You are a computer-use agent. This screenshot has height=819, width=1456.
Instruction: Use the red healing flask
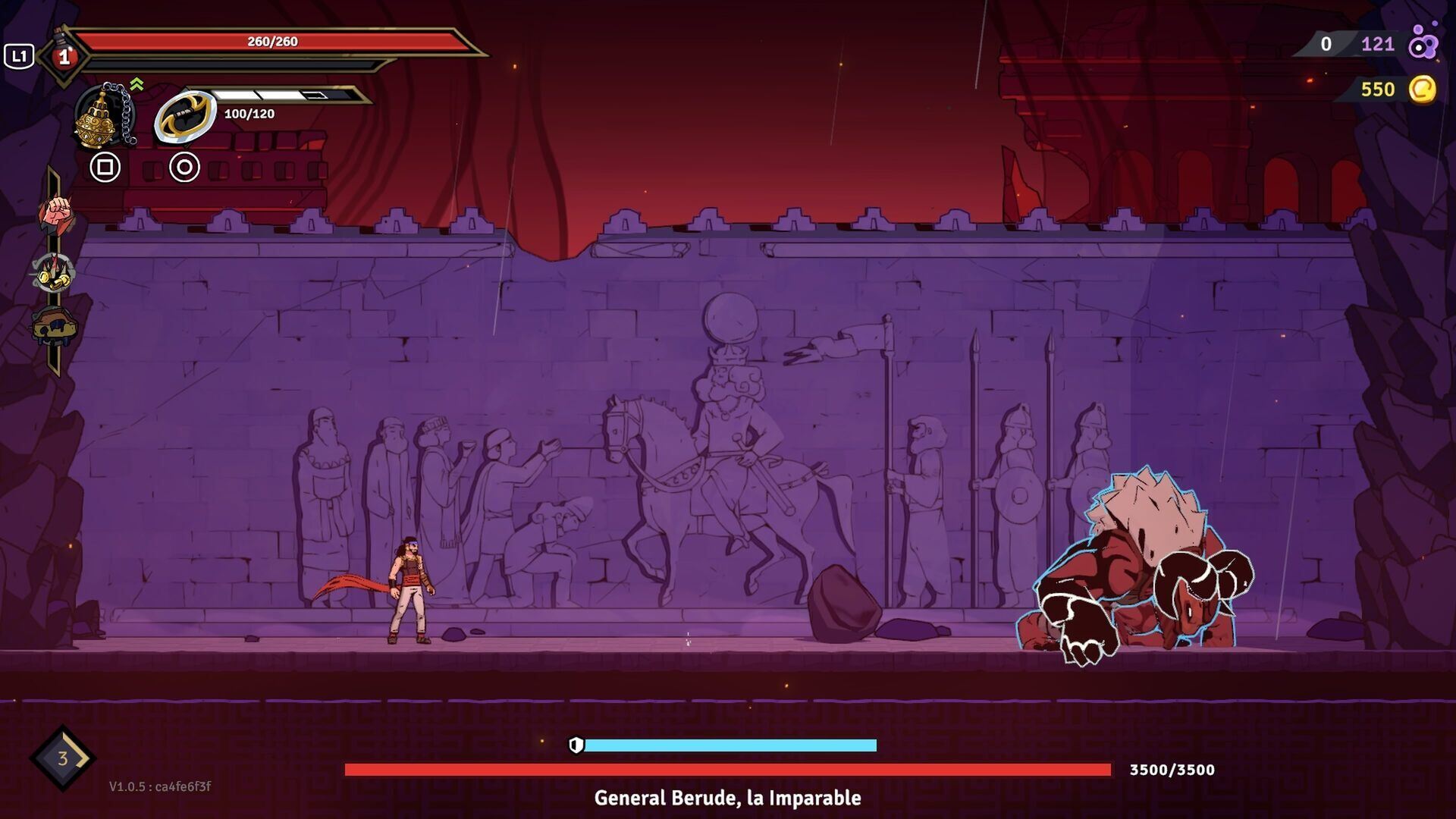coord(64,56)
